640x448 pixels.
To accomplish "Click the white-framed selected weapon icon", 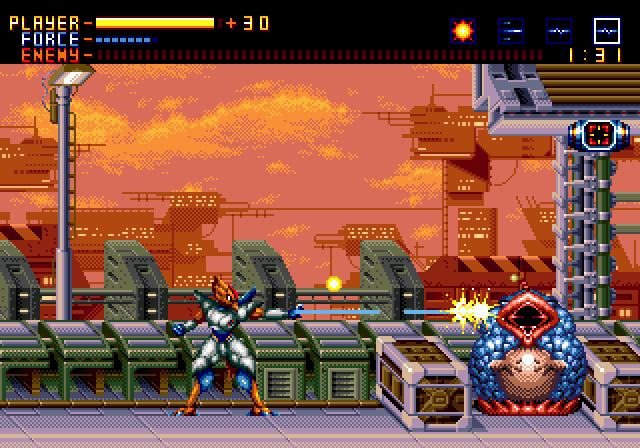I will [606, 30].
